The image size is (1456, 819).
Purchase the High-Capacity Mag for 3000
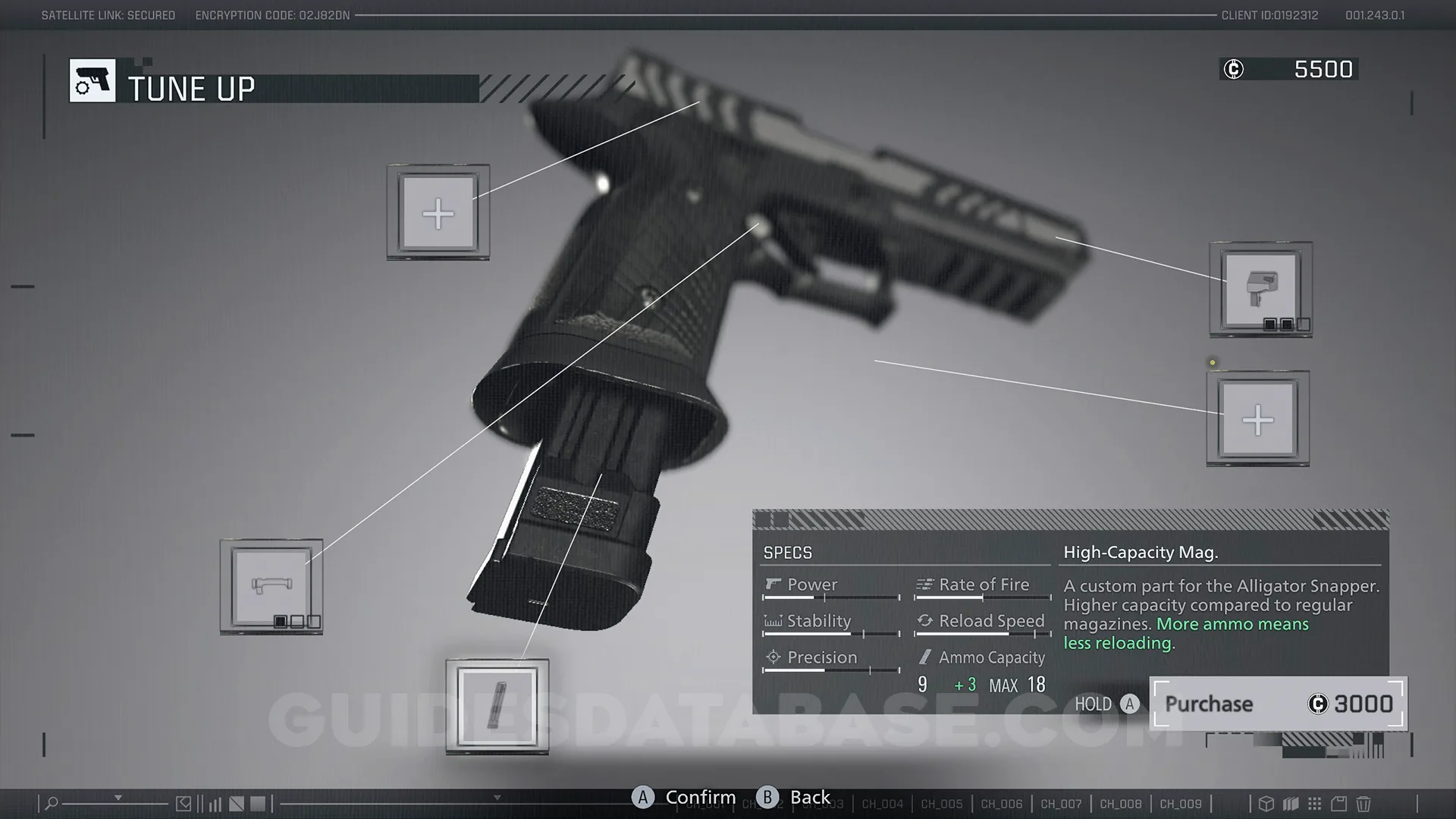click(1278, 704)
